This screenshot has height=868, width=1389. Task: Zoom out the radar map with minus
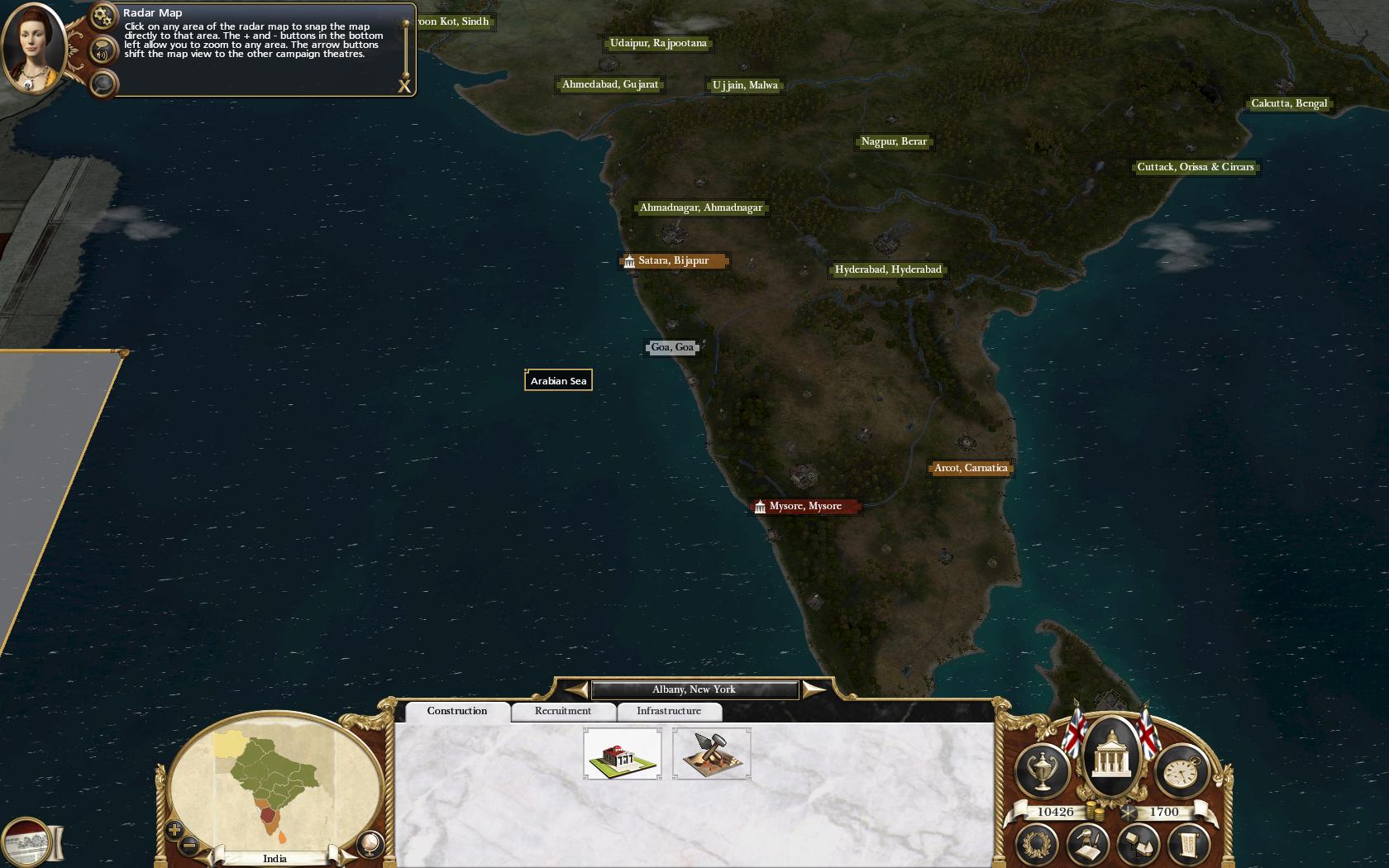[x=189, y=845]
